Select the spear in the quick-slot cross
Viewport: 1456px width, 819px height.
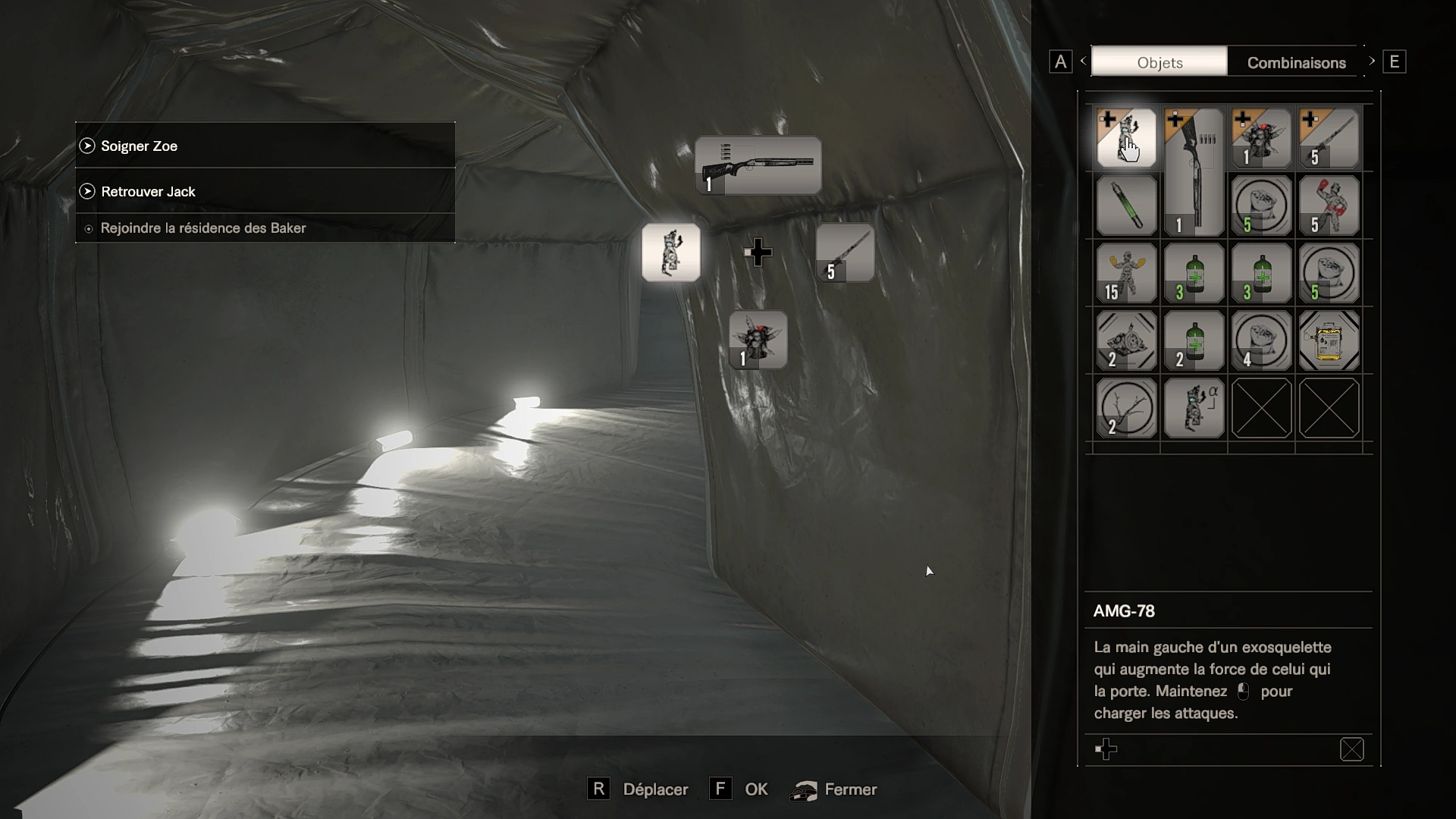[x=845, y=253]
